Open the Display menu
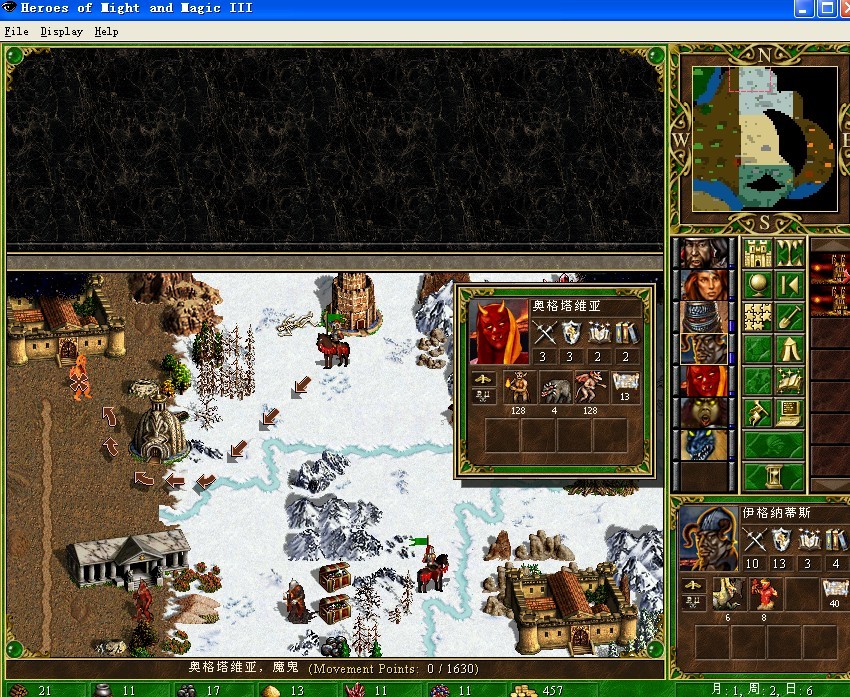The width and height of the screenshot is (850, 697). pyautogui.click(x=61, y=31)
